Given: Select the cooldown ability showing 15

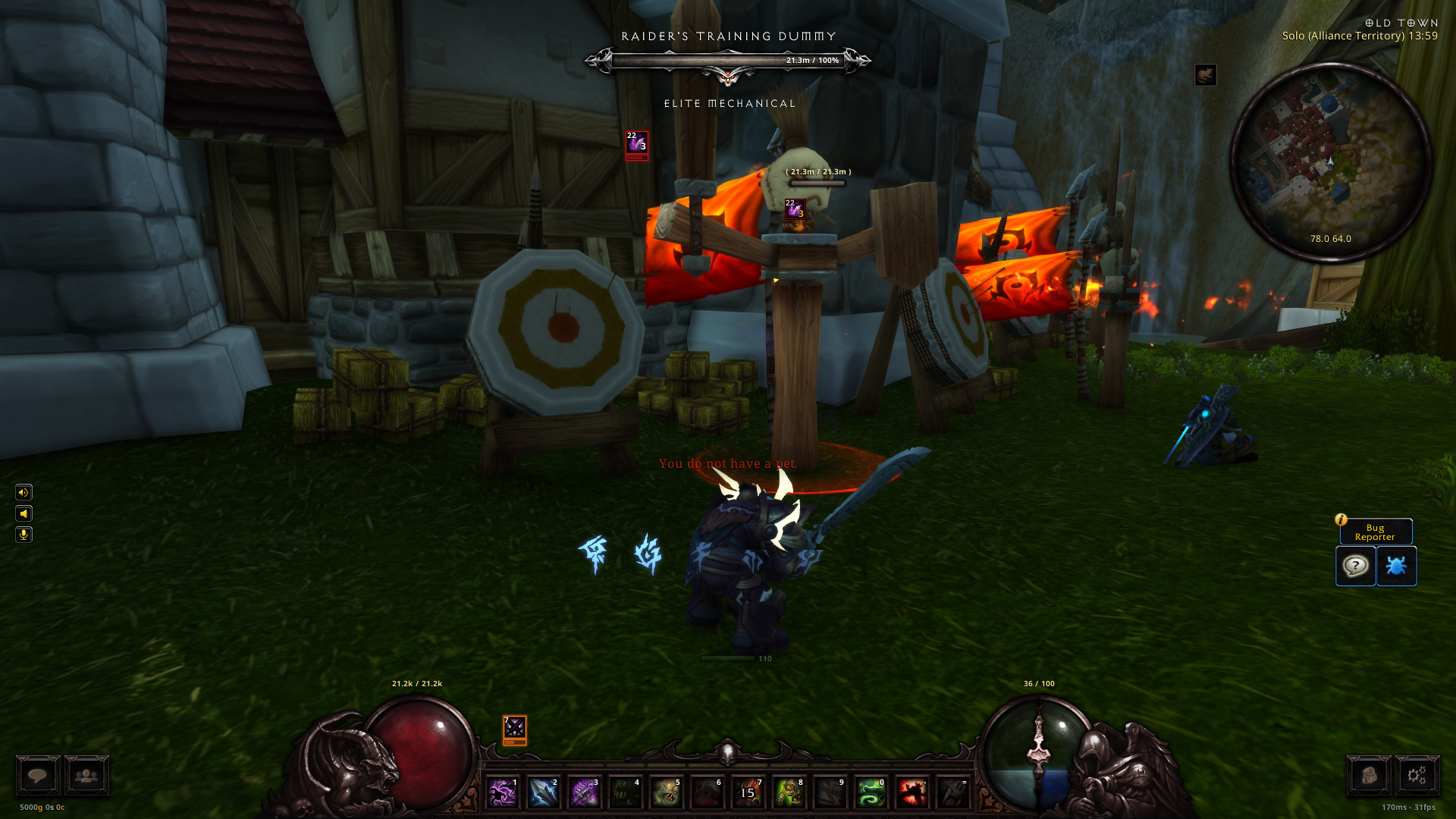Looking at the screenshot, I should coord(748,792).
